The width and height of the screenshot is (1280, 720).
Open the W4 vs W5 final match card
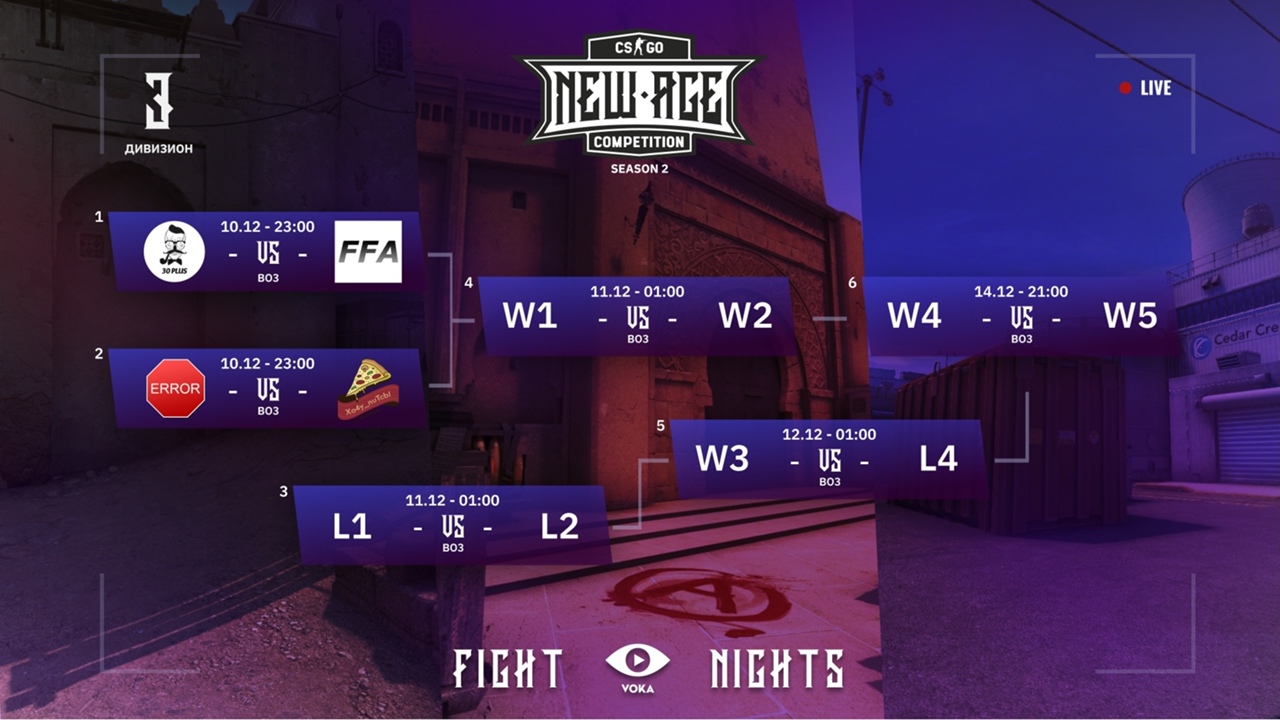(x=1021, y=316)
